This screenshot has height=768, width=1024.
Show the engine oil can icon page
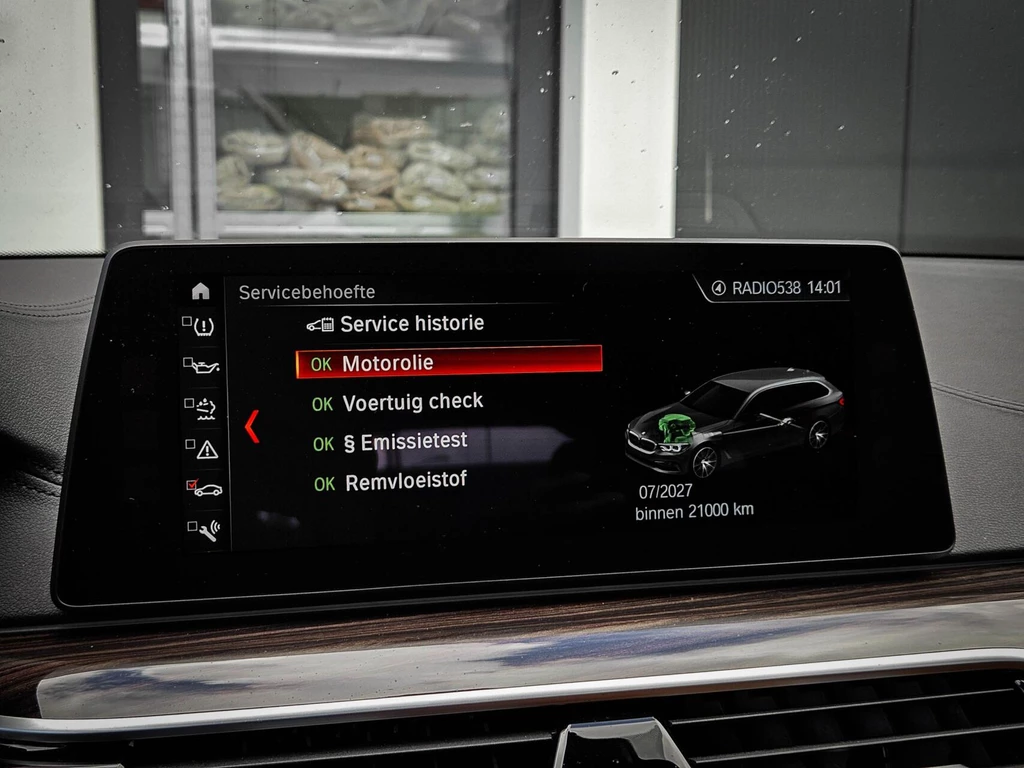click(203, 366)
